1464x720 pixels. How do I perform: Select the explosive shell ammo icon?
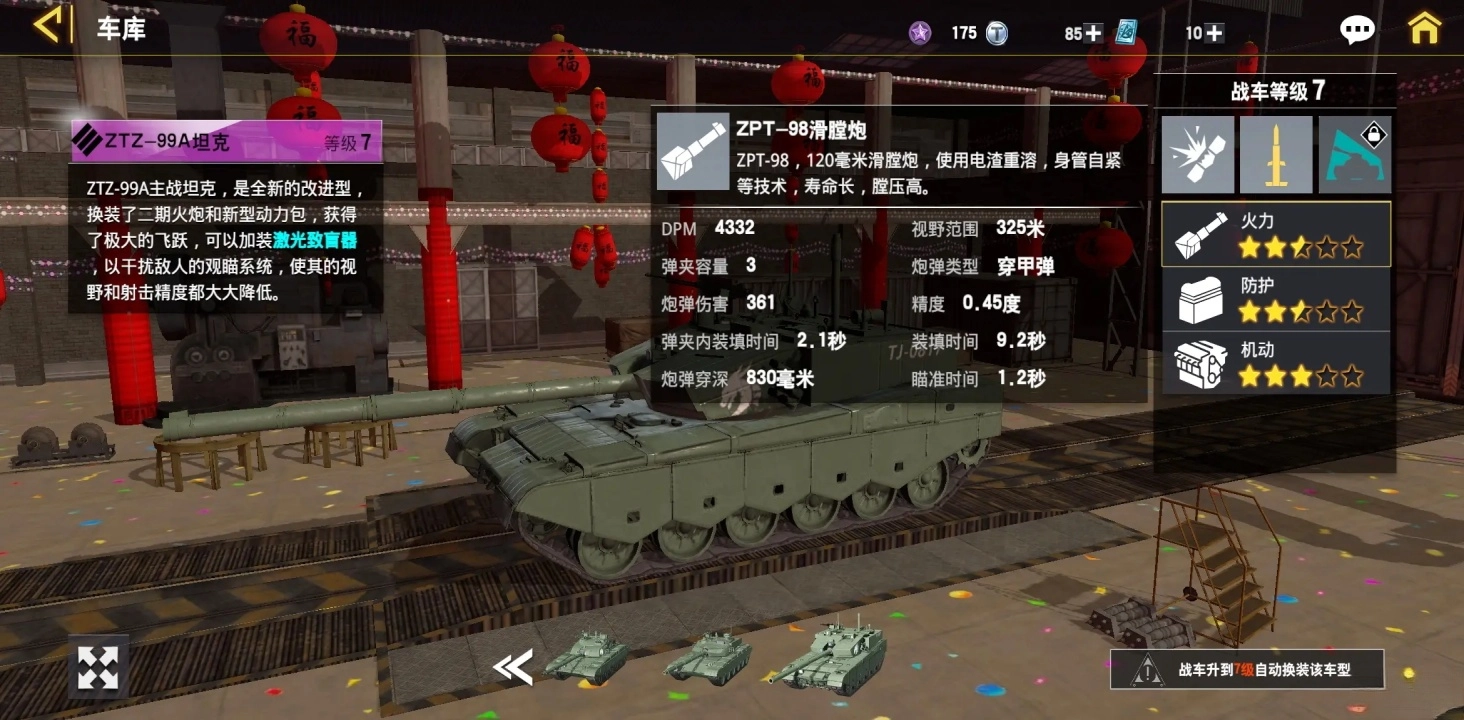(1197, 154)
